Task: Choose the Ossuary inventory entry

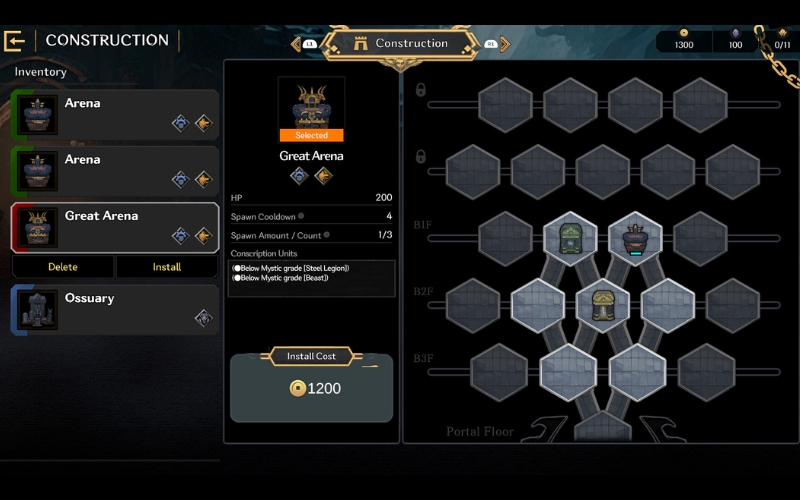Action: click(115, 309)
